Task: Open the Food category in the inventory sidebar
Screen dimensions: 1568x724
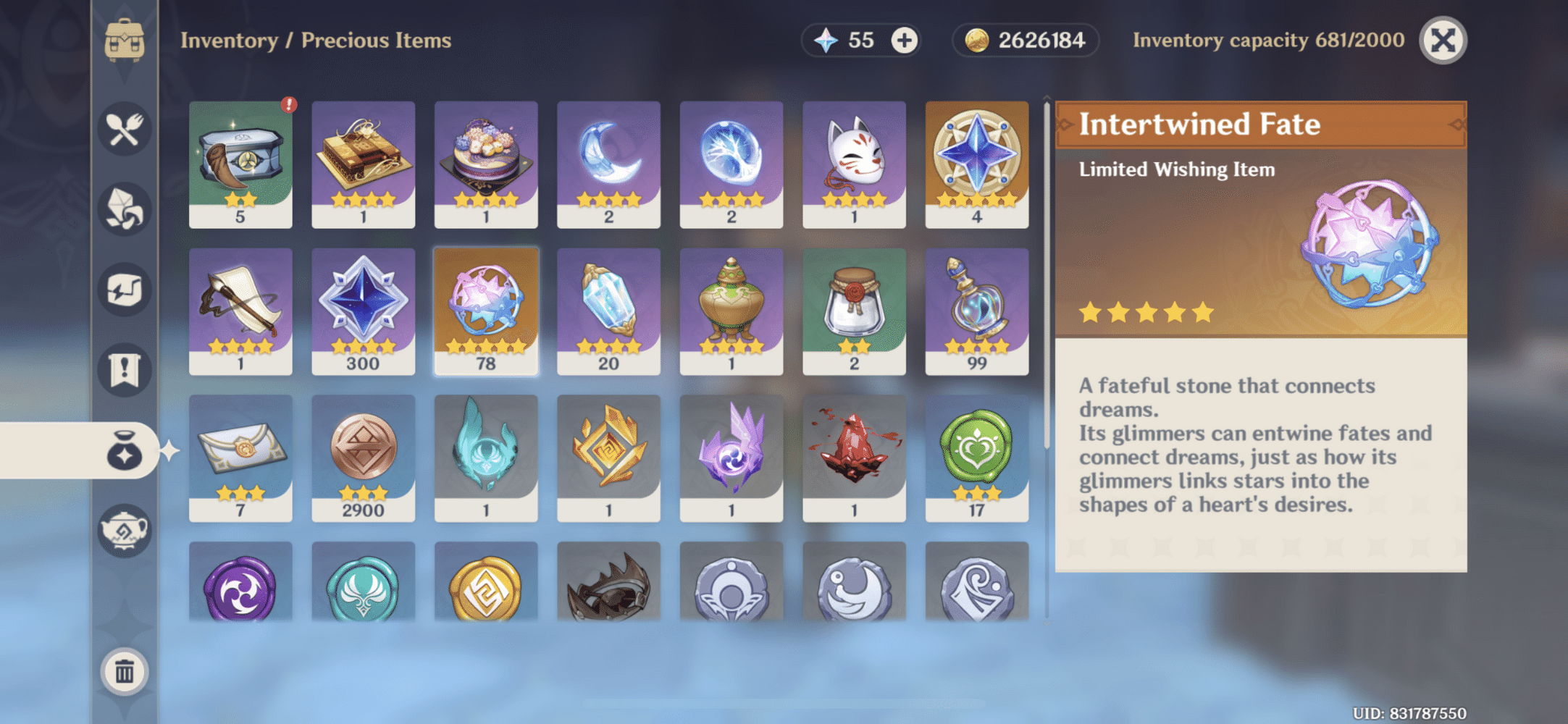Action: 123,129
